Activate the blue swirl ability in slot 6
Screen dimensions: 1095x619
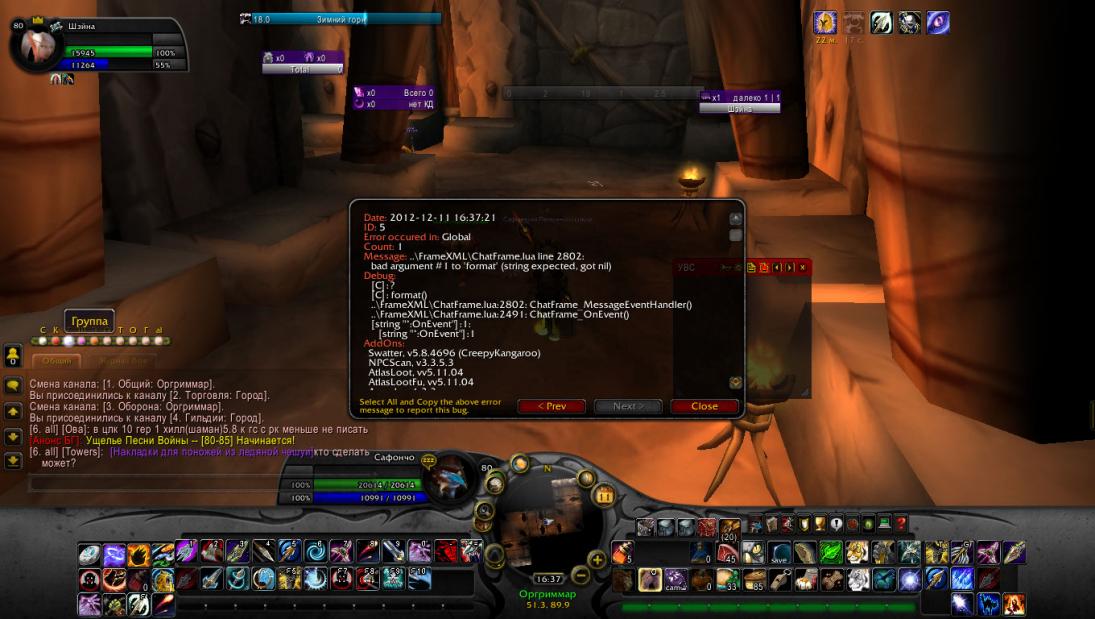click(314, 552)
